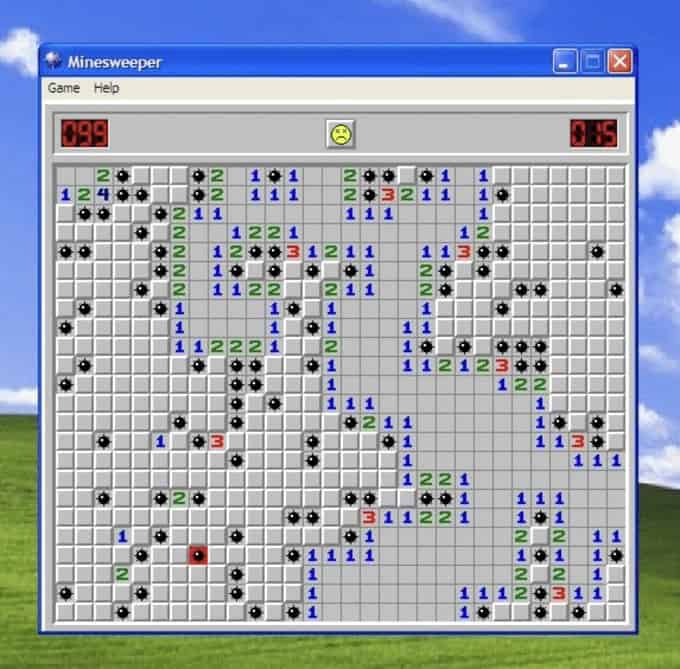Close the Minesweeper window
The image size is (680, 669).
pos(620,62)
